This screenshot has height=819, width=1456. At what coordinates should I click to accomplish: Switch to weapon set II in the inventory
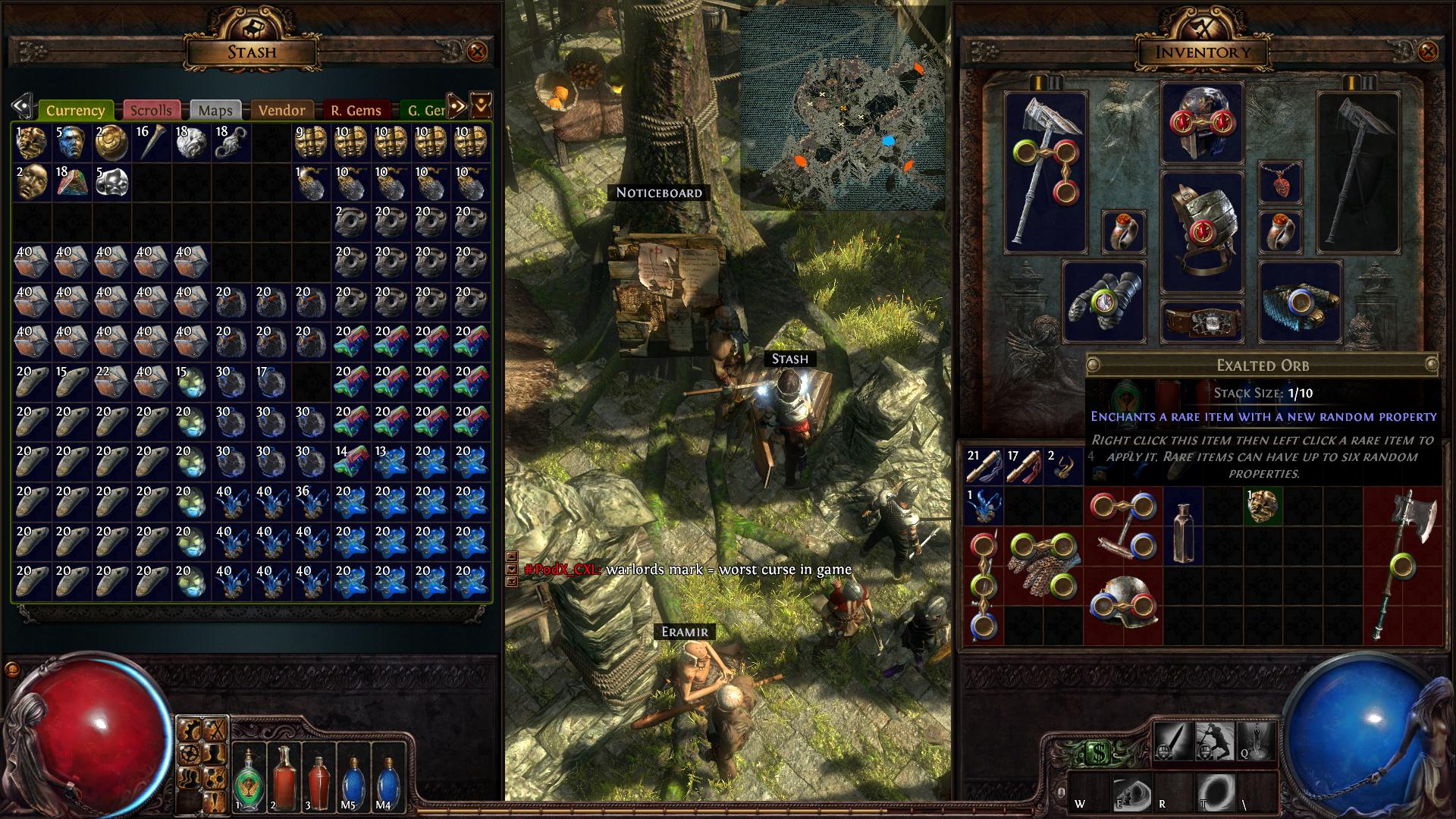click(x=1055, y=83)
